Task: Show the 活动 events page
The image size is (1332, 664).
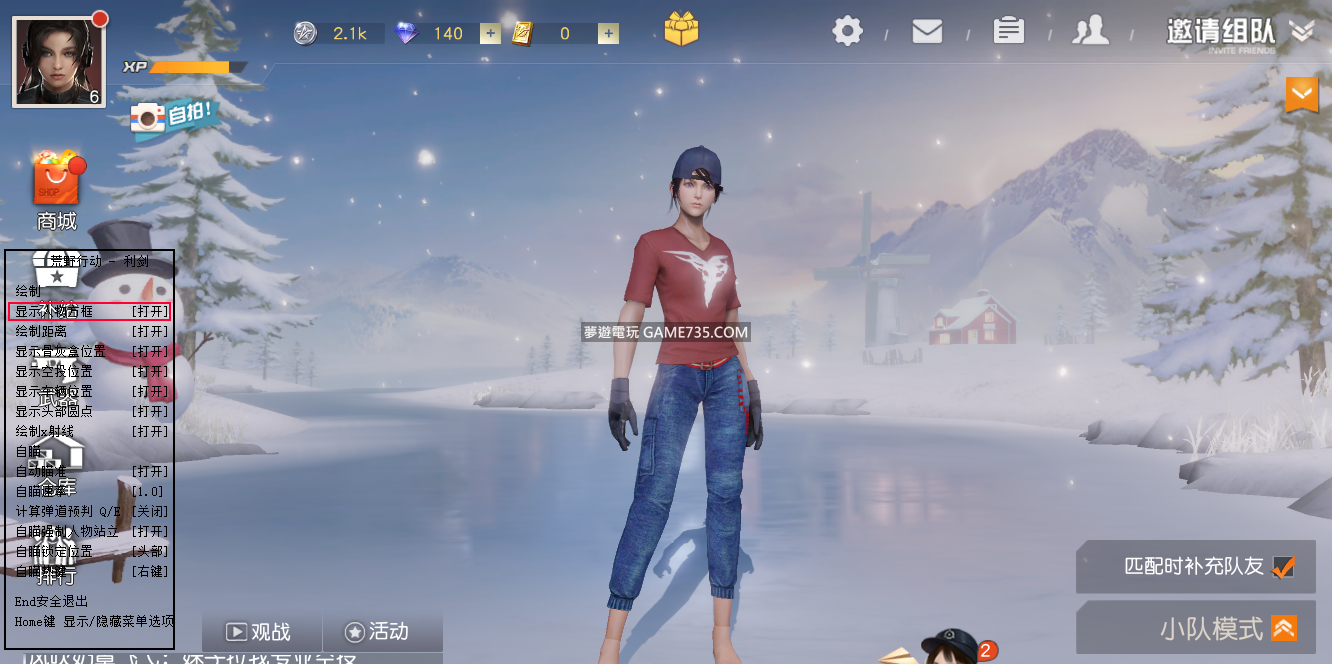Action: [377, 632]
